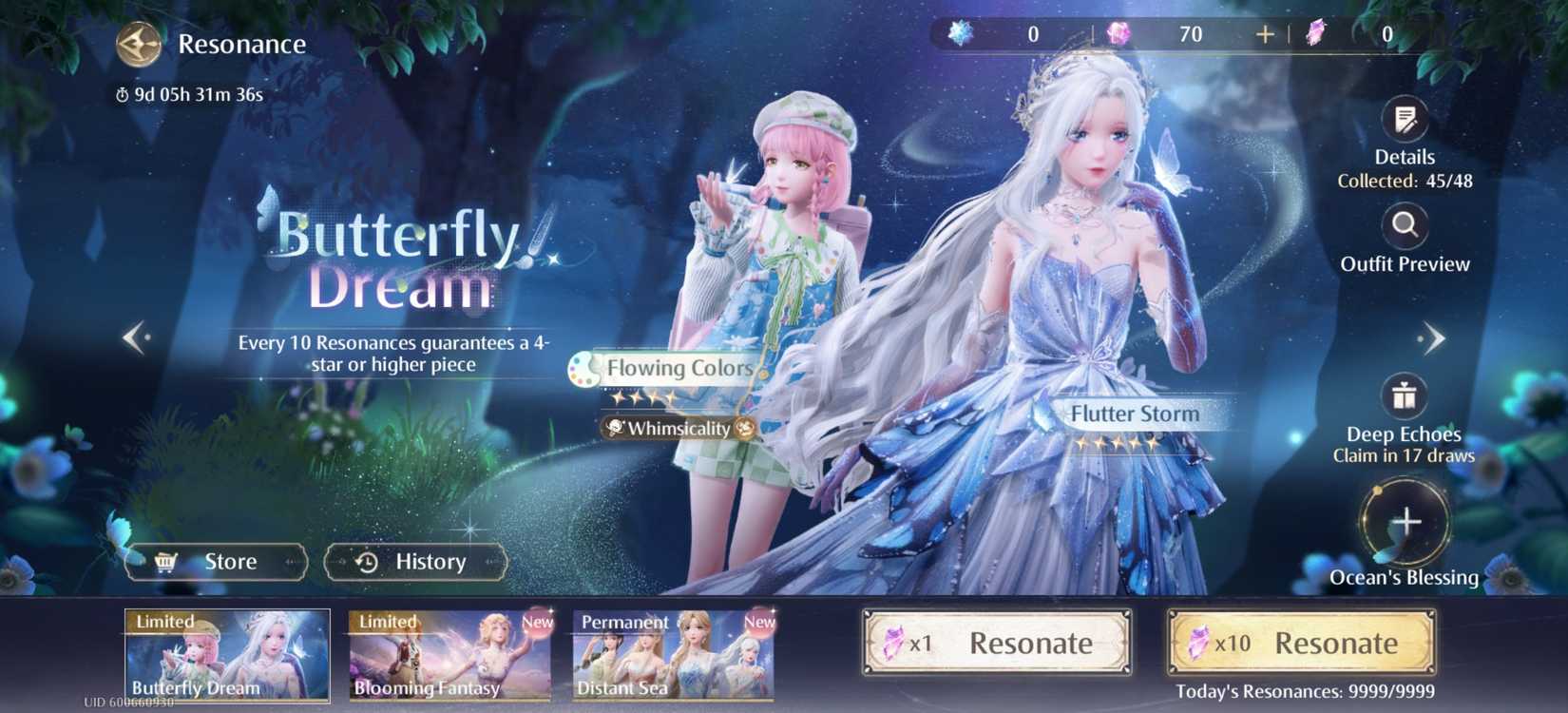The image size is (1568, 713).
Task: Choose the Distant Sea permanent banner
Action: (674, 656)
